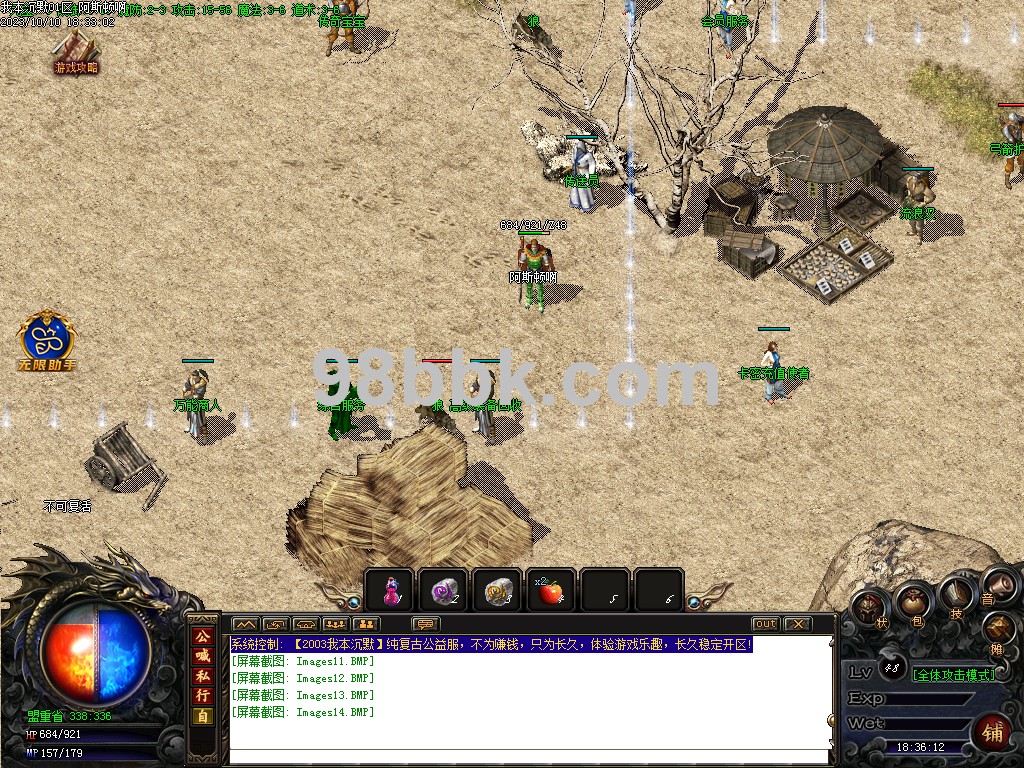Open the bag inventory icon (包)
Viewport: 1024px width, 768px height.
[x=913, y=602]
